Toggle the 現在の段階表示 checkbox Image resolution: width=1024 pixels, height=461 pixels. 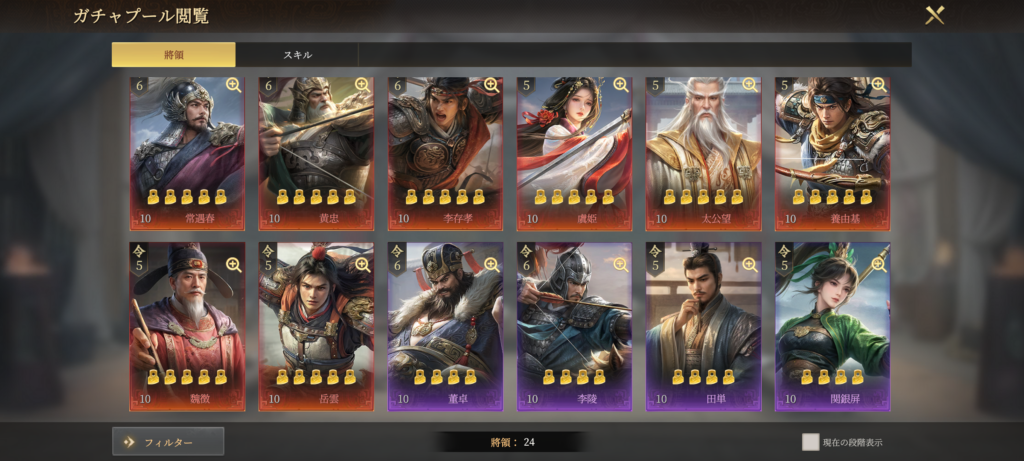coord(810,441)
